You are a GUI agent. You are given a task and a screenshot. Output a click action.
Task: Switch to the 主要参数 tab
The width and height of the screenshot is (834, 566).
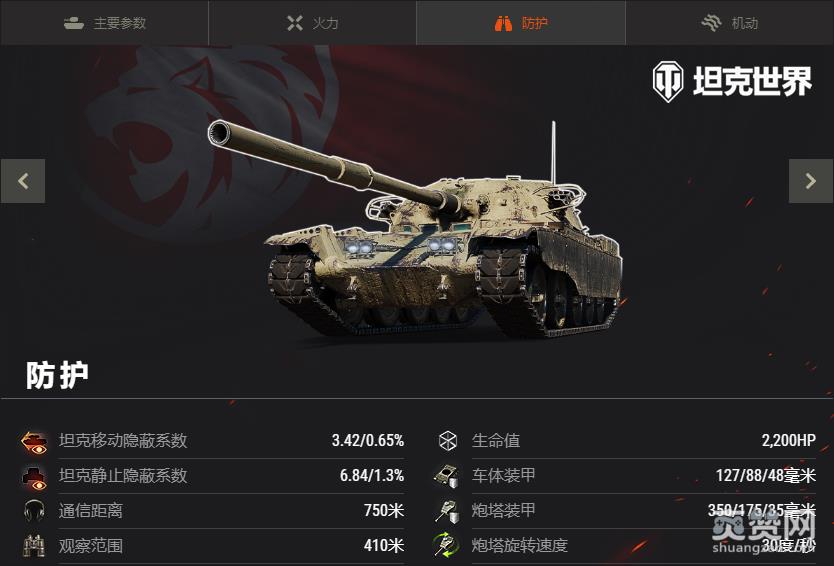click(104, 23)
